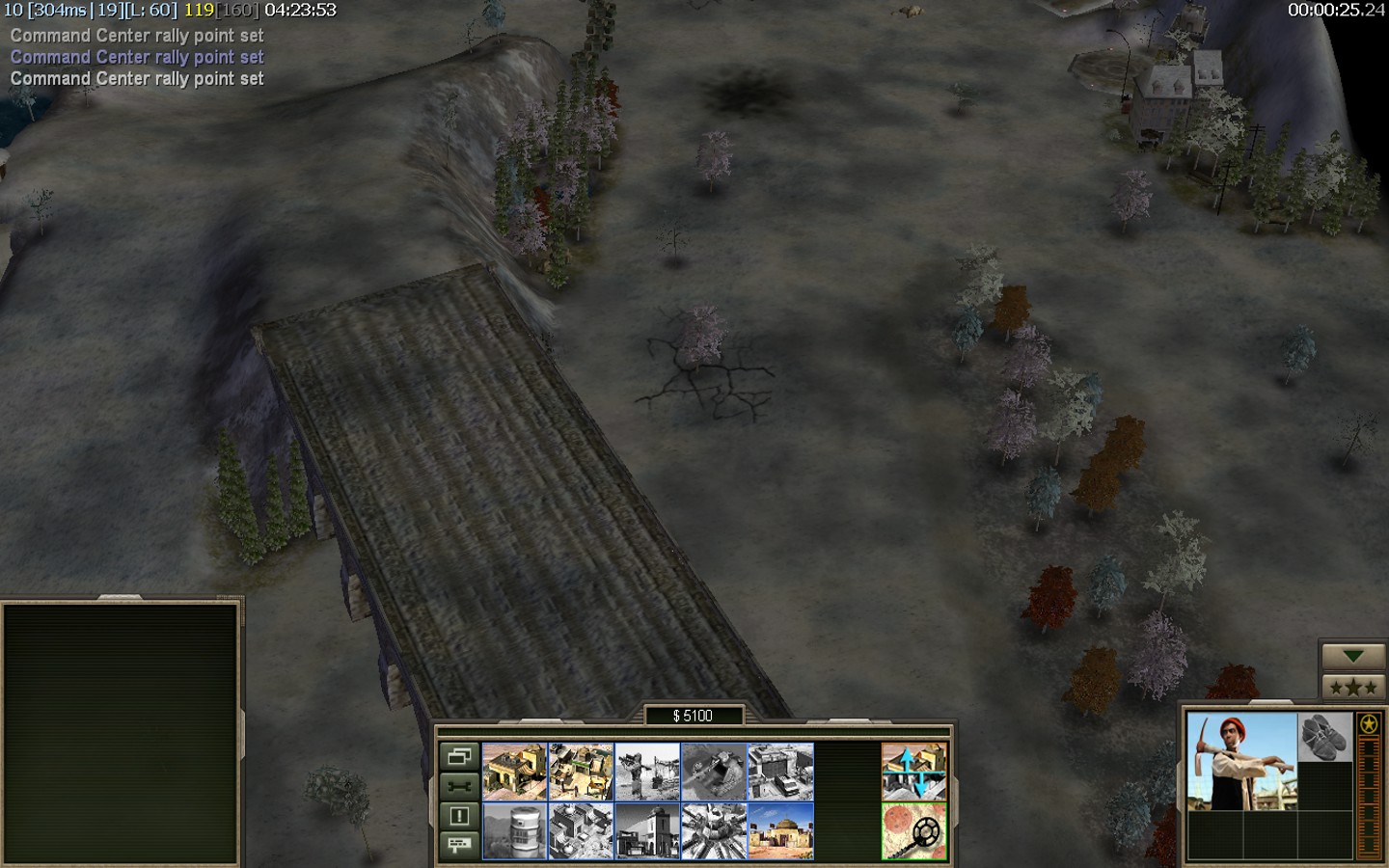Click the overlapping windows button
The width and height of the screenshot is (1389, 868).
(459, 756)
